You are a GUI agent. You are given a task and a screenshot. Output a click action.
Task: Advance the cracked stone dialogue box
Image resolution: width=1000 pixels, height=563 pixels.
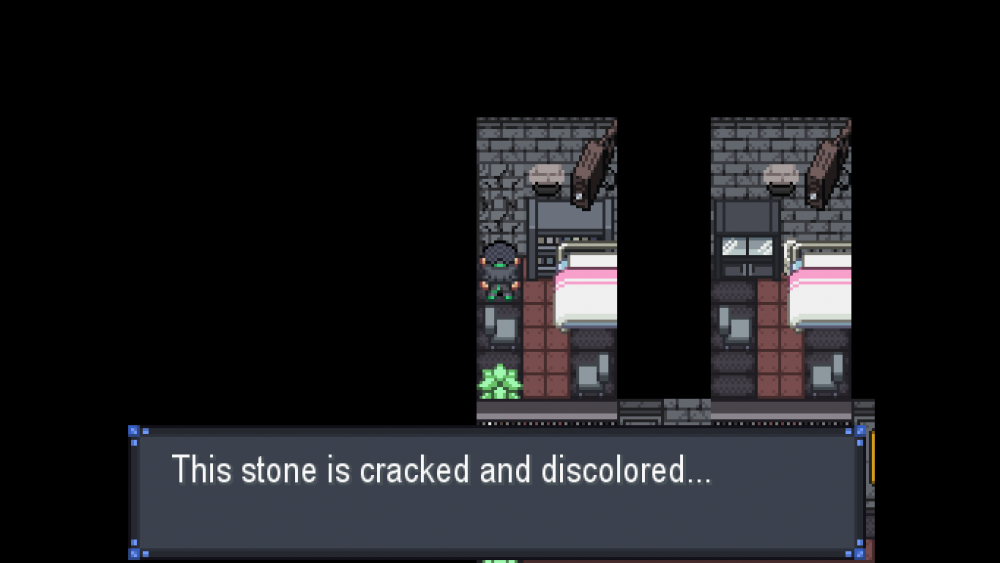497,492
